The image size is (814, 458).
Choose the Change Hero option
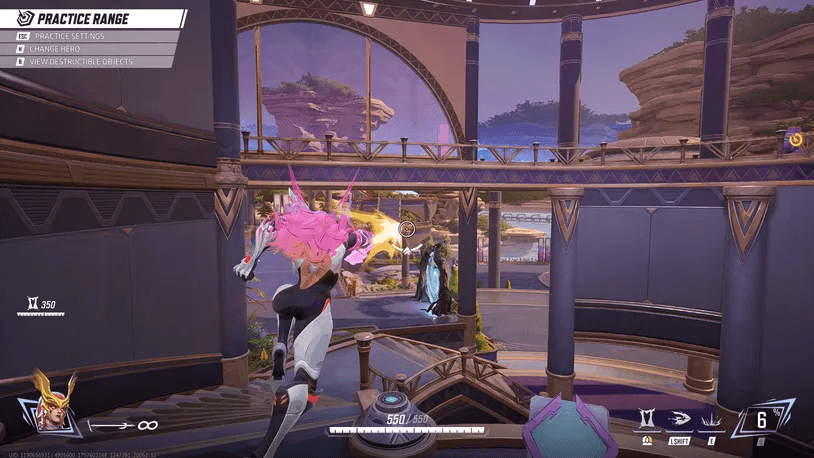60,49
